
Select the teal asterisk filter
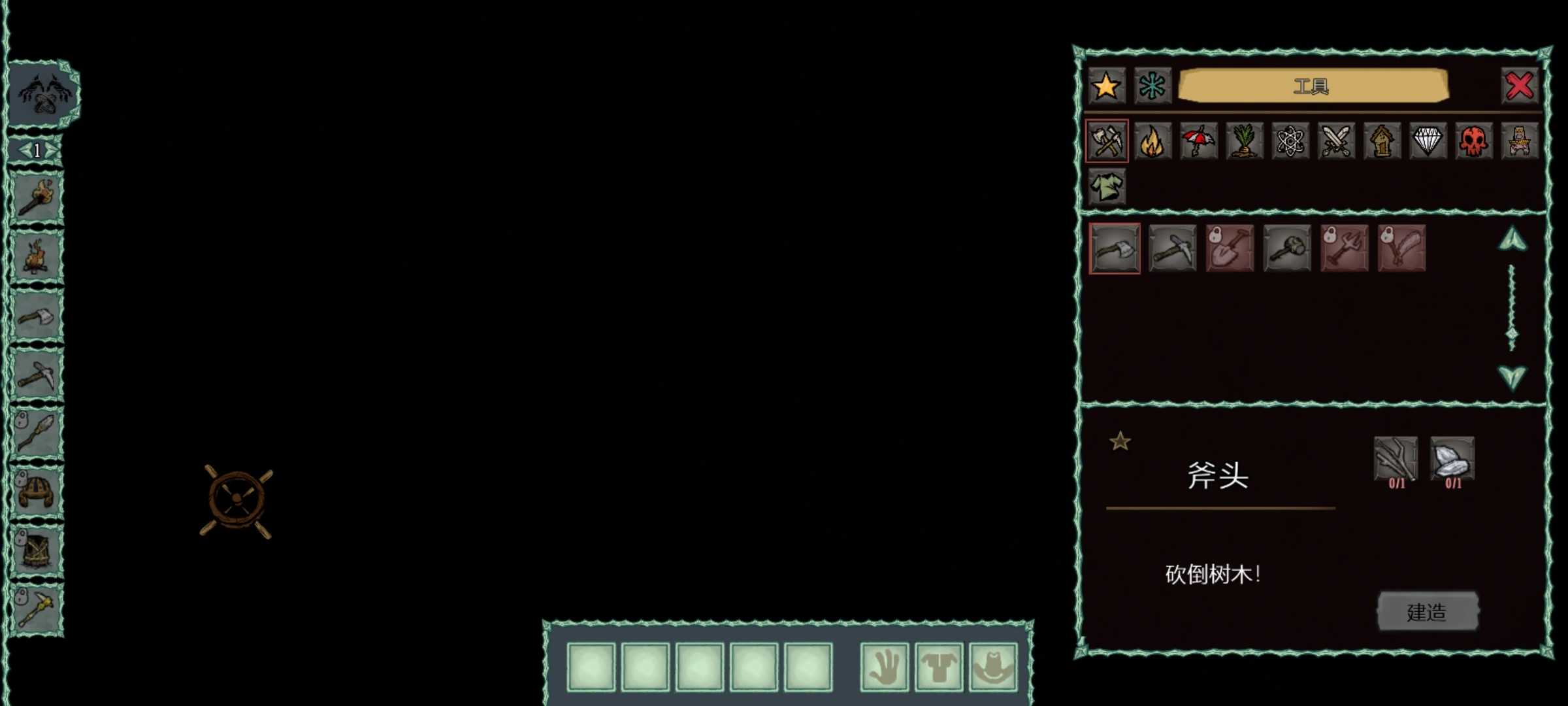tap(1152, 86)
